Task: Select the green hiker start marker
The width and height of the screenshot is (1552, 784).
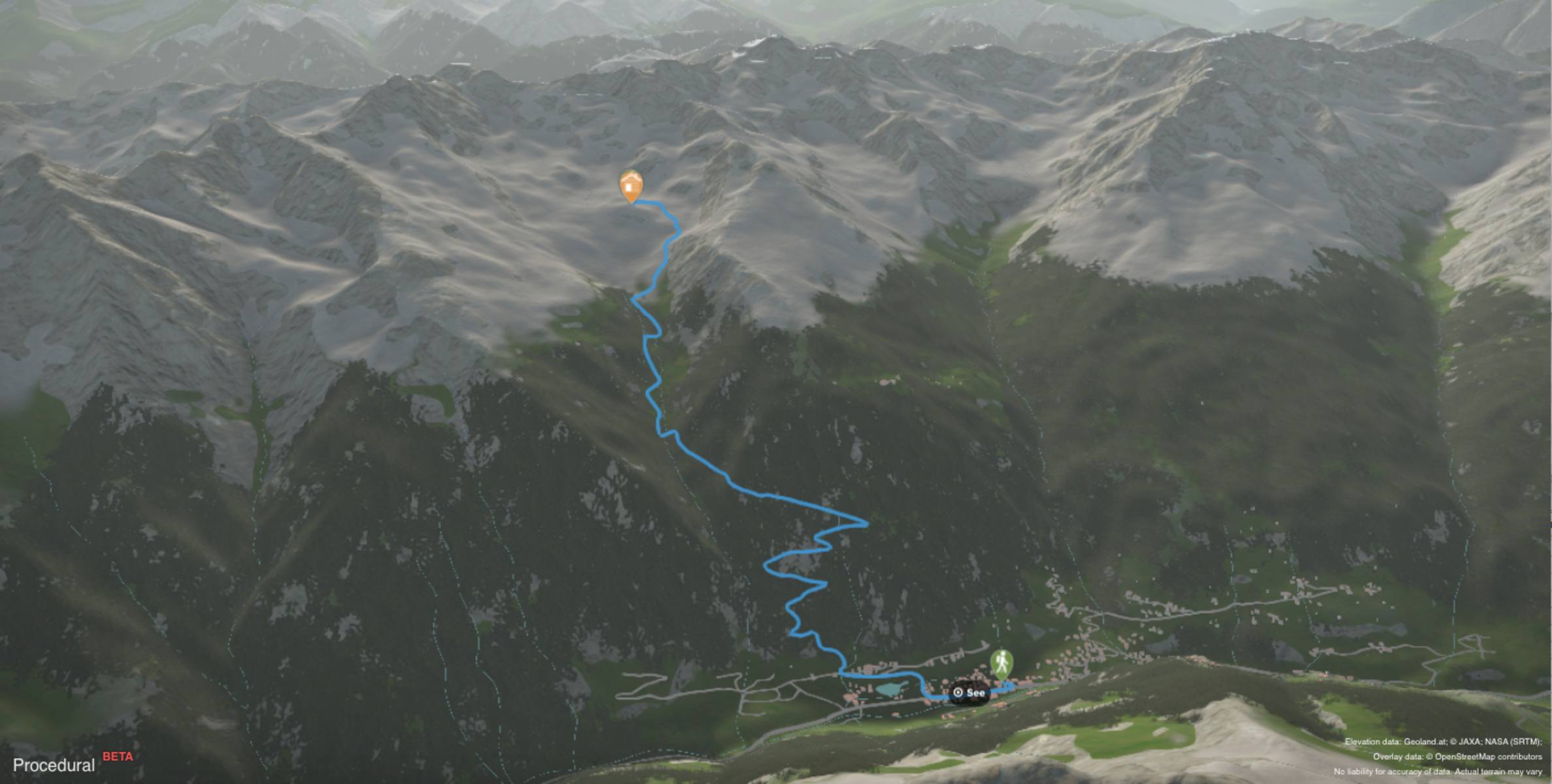Action: [1001, 664]
